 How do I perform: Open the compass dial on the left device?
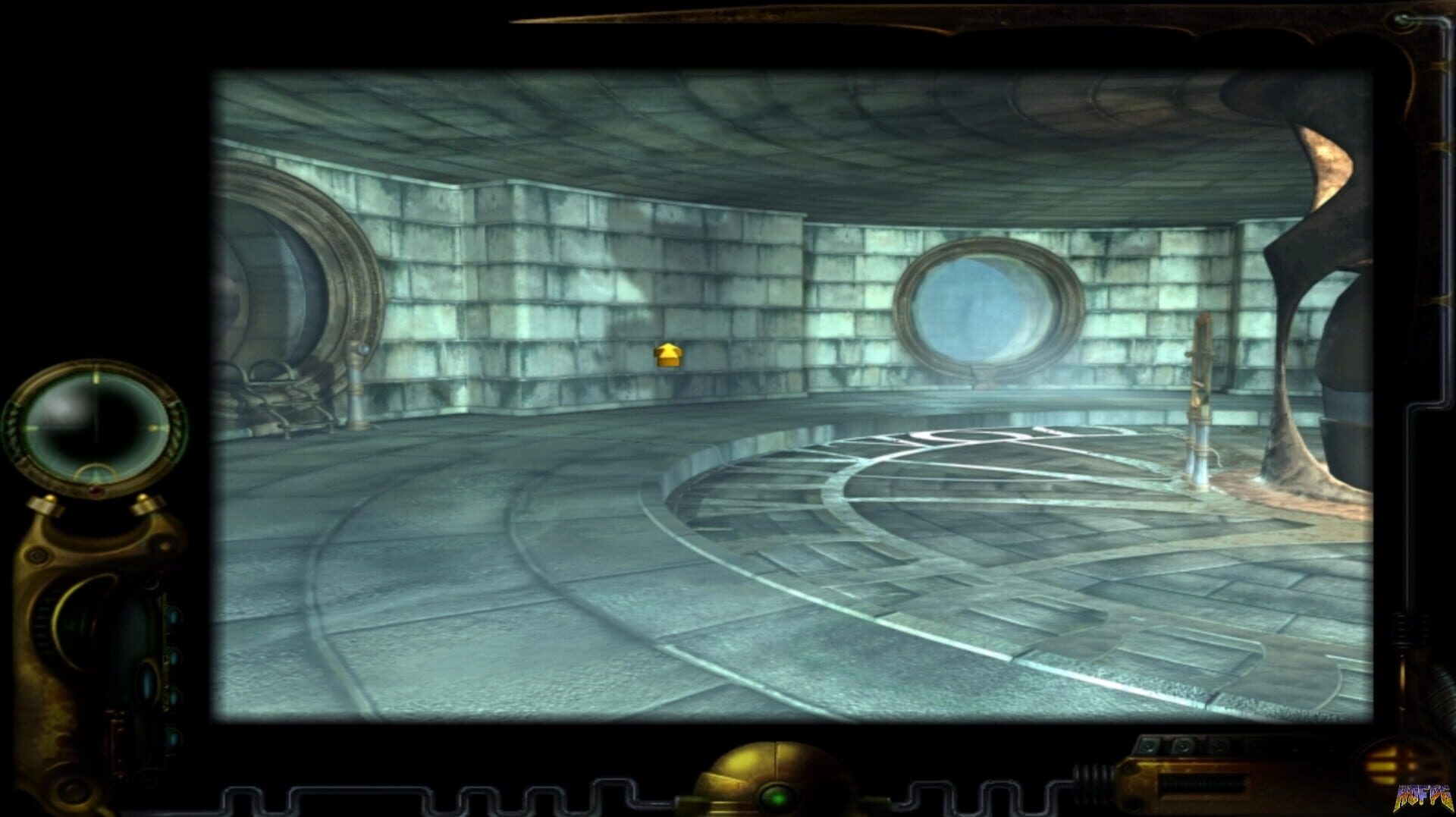coord(97,426)
